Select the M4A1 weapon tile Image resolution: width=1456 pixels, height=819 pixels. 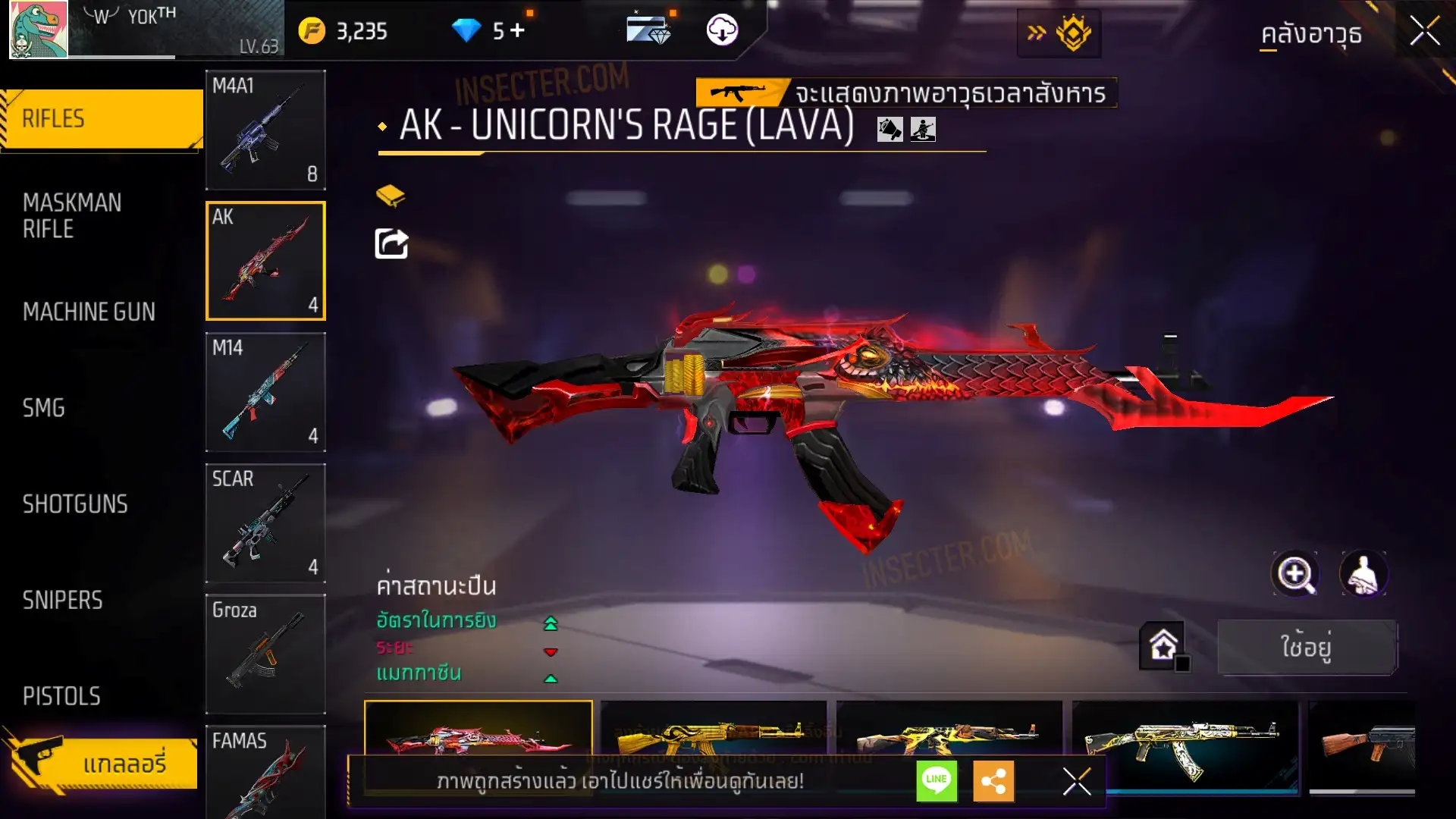[265, 130]
